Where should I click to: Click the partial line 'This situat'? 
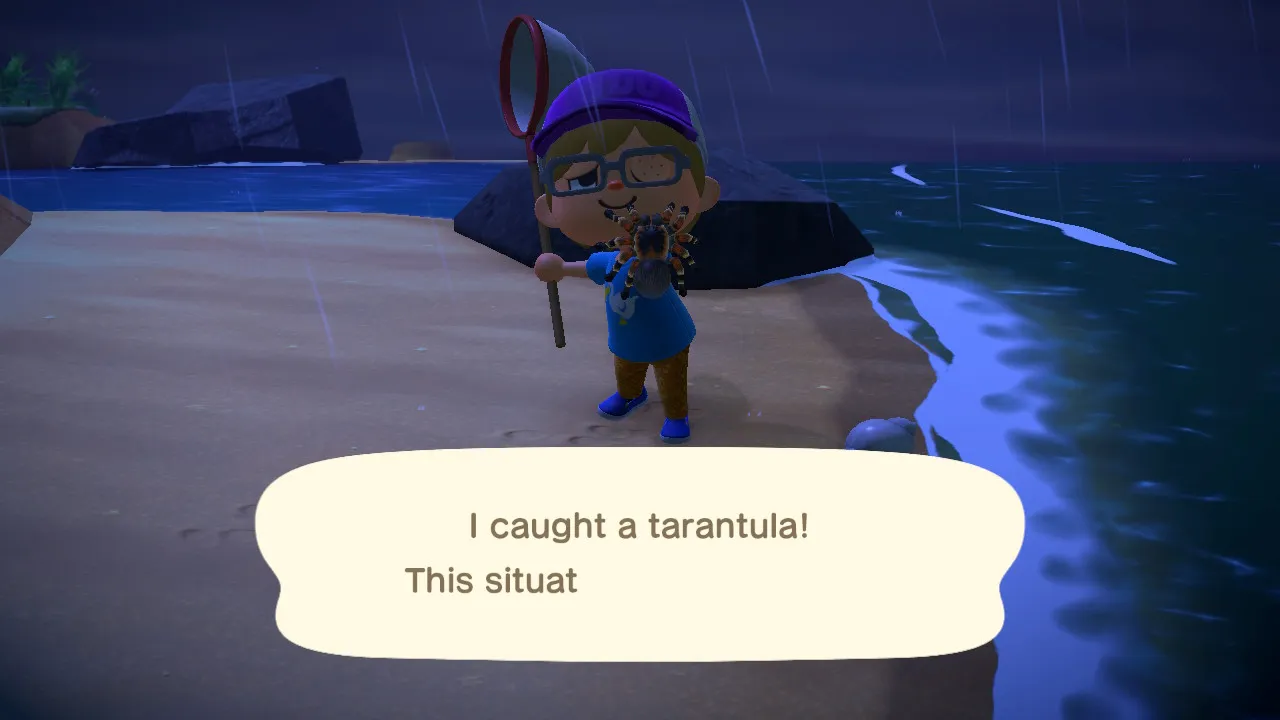pos(489,580)
